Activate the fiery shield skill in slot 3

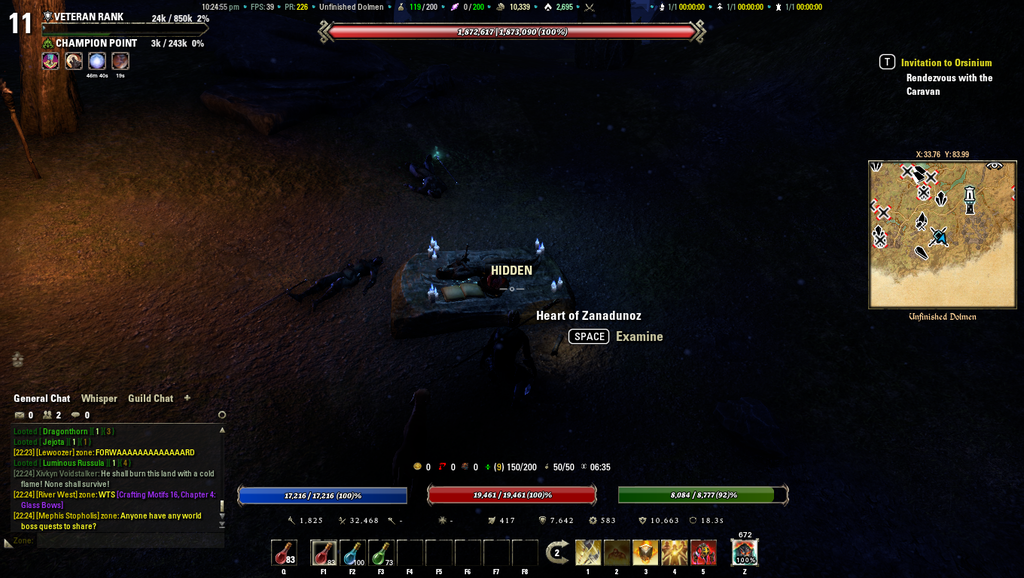[645, 552]
